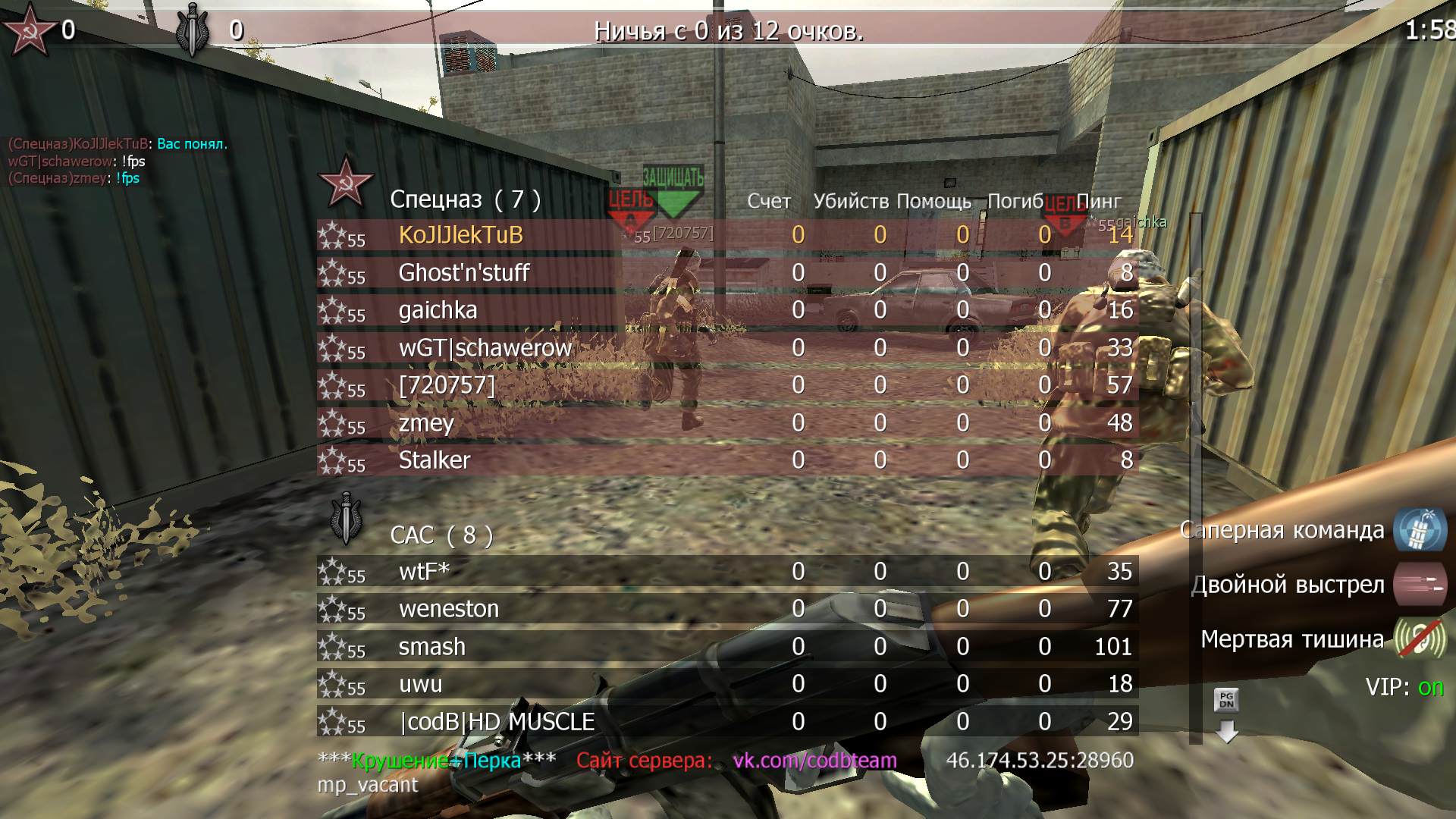Click the Мертвая тишина perk icon
The image size is (1456, 819).
[1420, 639]
